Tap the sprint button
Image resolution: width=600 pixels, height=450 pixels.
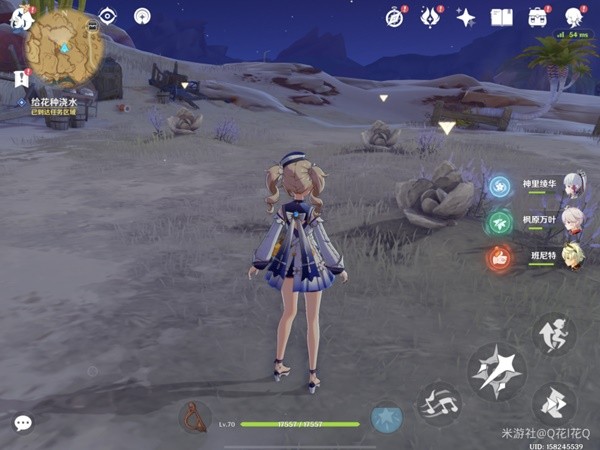pyautogui.click(x=552, y=403)
